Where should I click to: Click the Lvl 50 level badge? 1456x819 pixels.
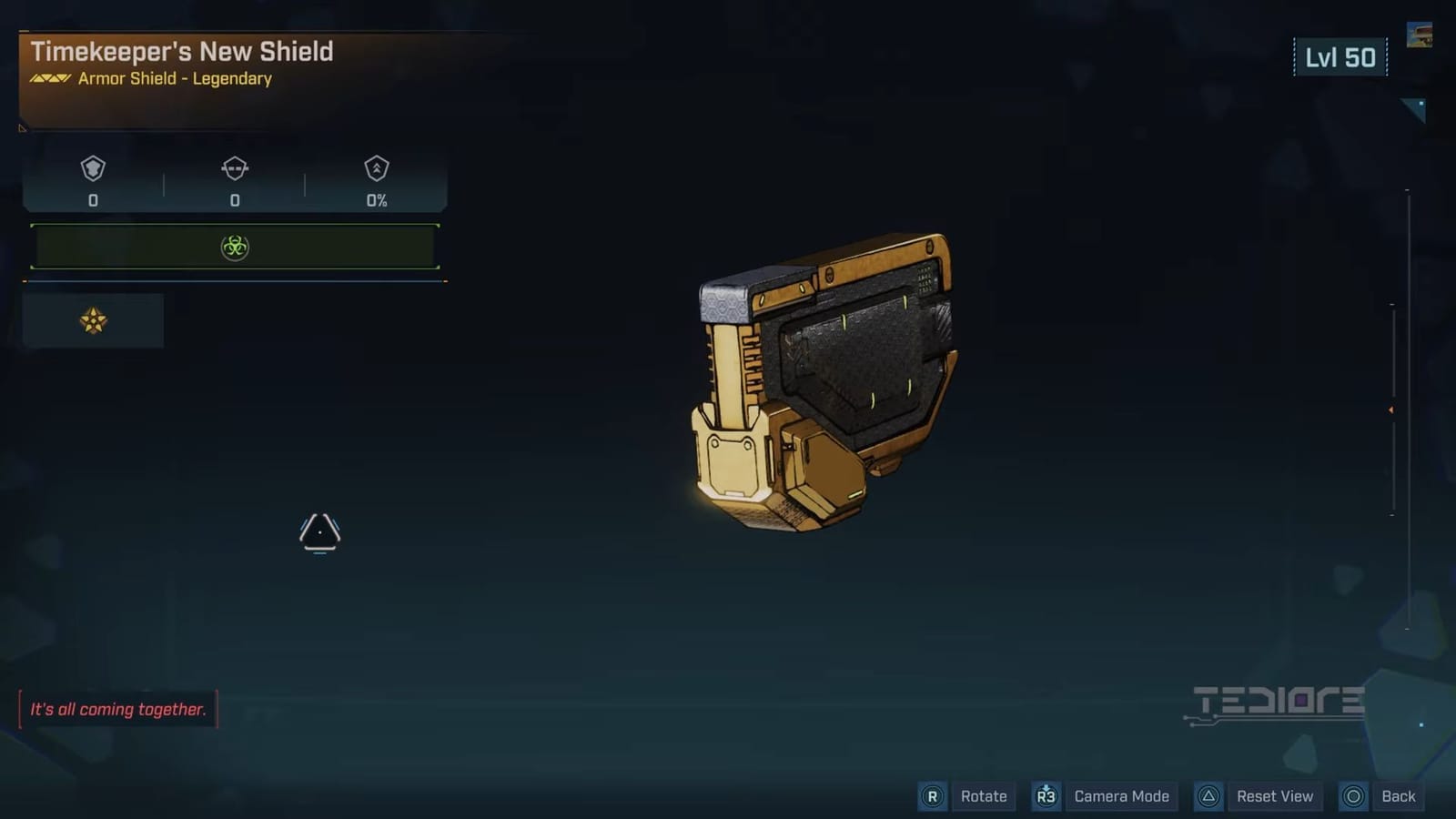coord(1340,56)
